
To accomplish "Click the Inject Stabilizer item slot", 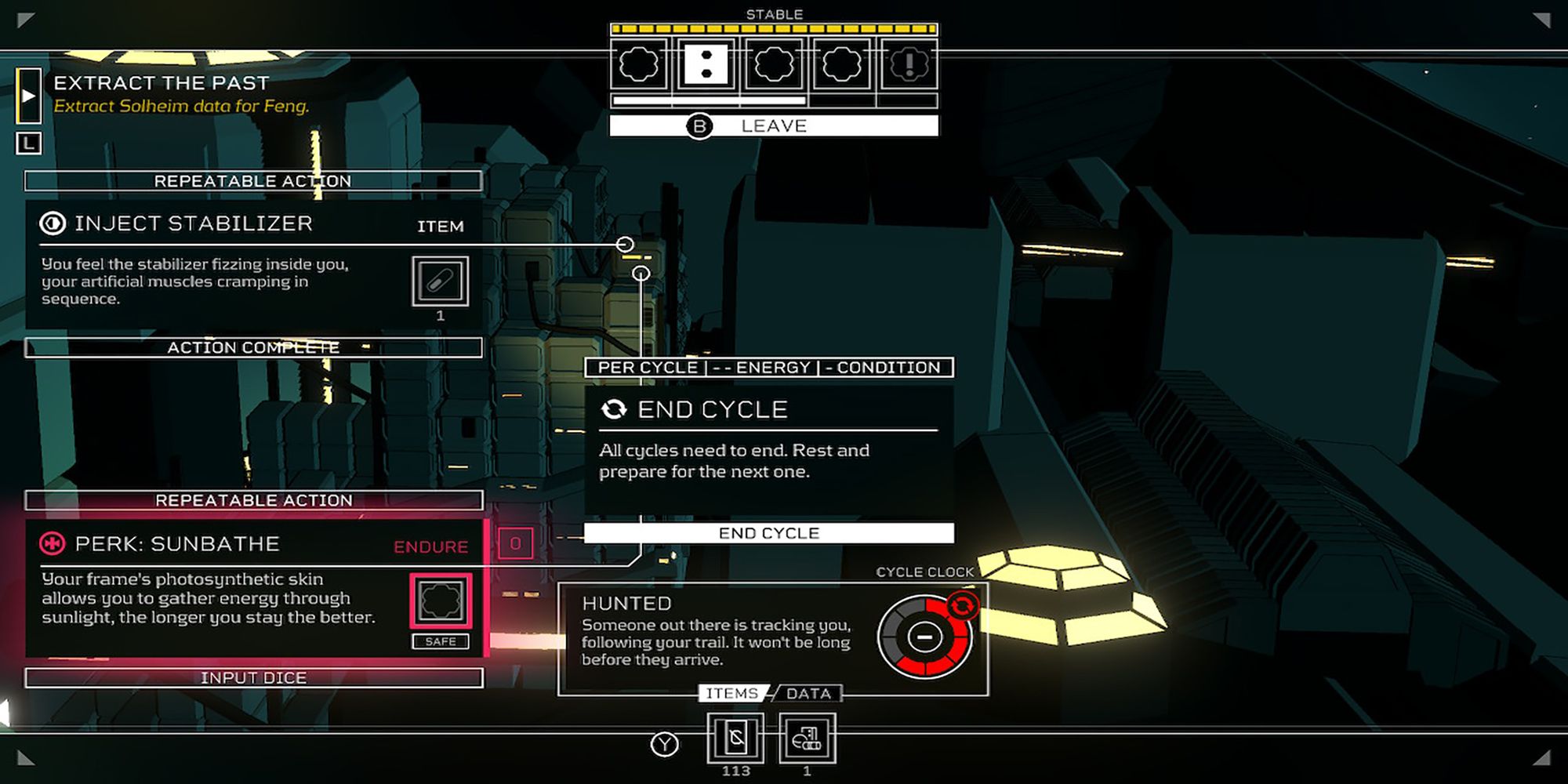I will click(x=440, y=281).
